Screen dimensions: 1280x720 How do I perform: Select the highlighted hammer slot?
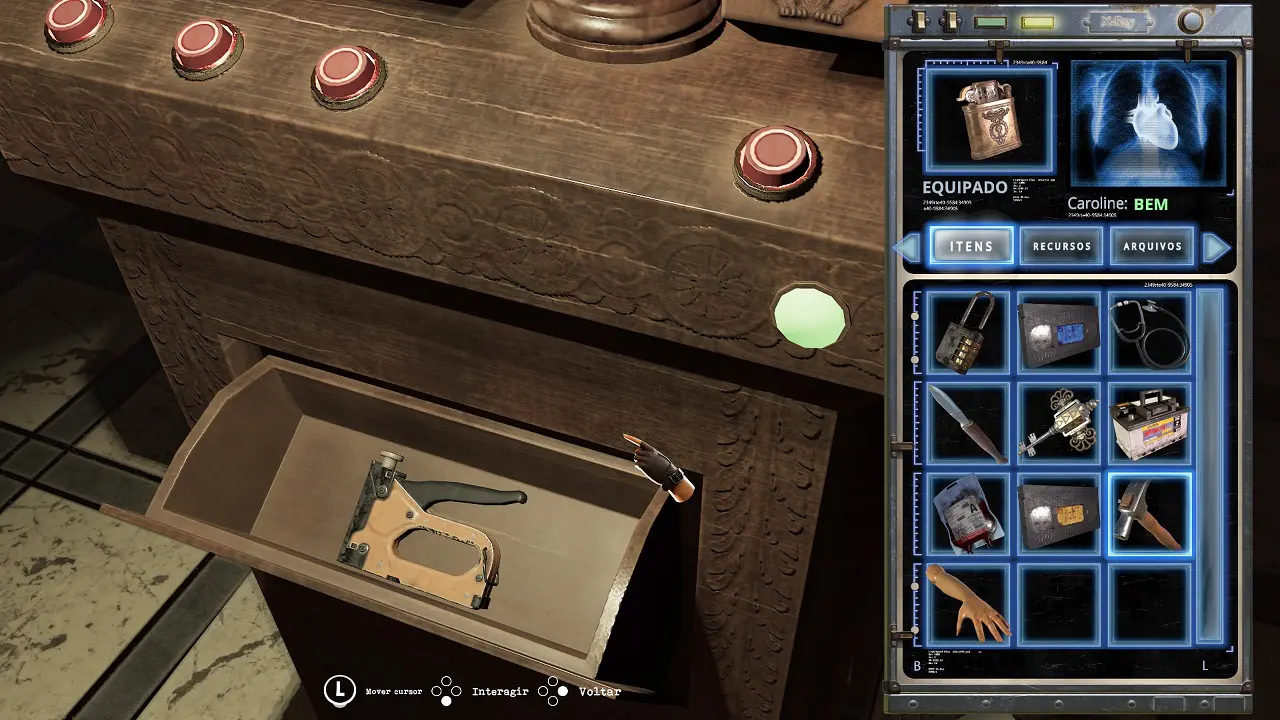pos(1149,514)
